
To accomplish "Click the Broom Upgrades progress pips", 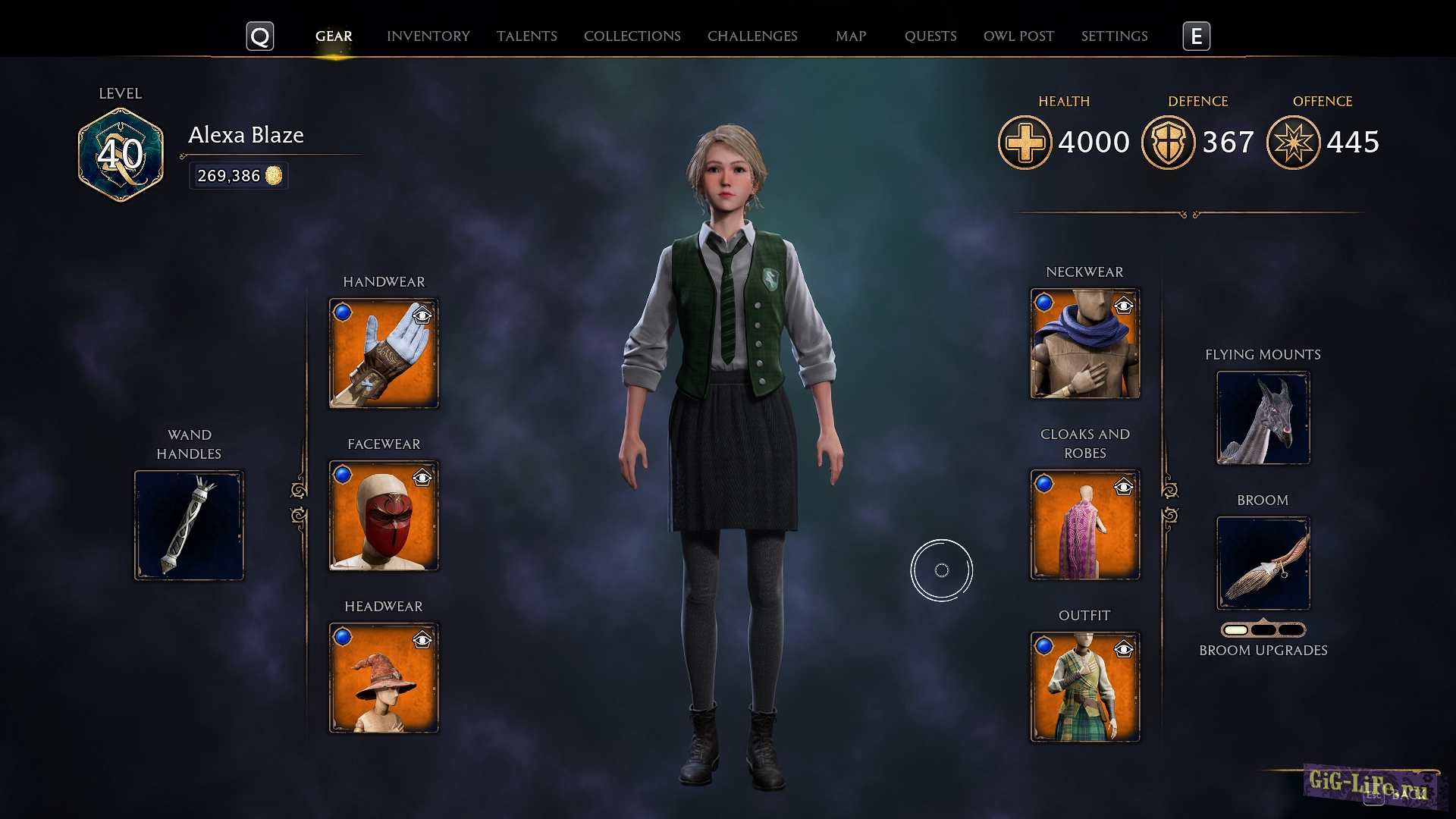I will tap(1263, 629).
